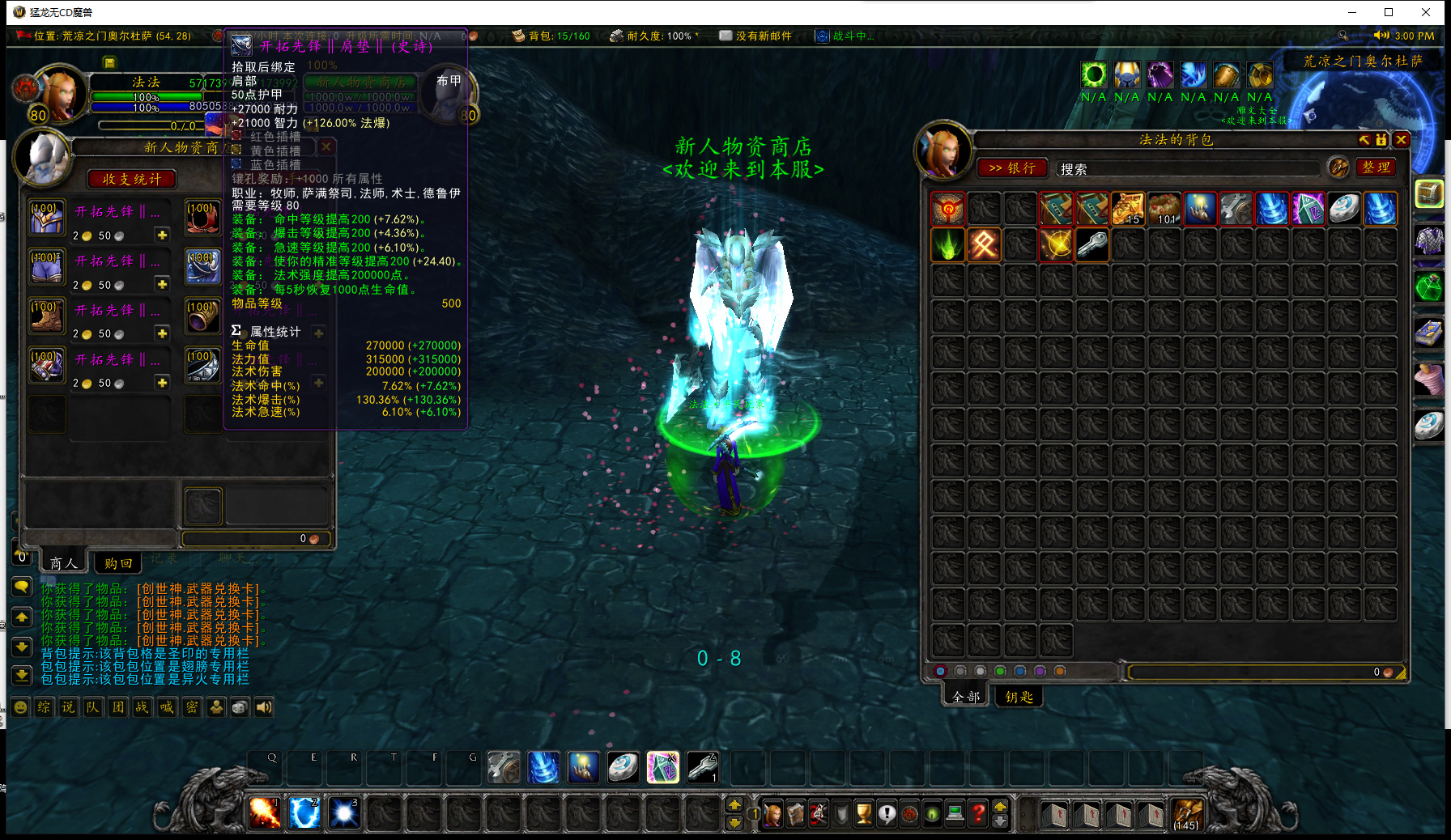Image resolution: width=1451 pixels, height=840 pixels.
Task: Close the 法法的背包 bag window
Action: click(1401, 140)
